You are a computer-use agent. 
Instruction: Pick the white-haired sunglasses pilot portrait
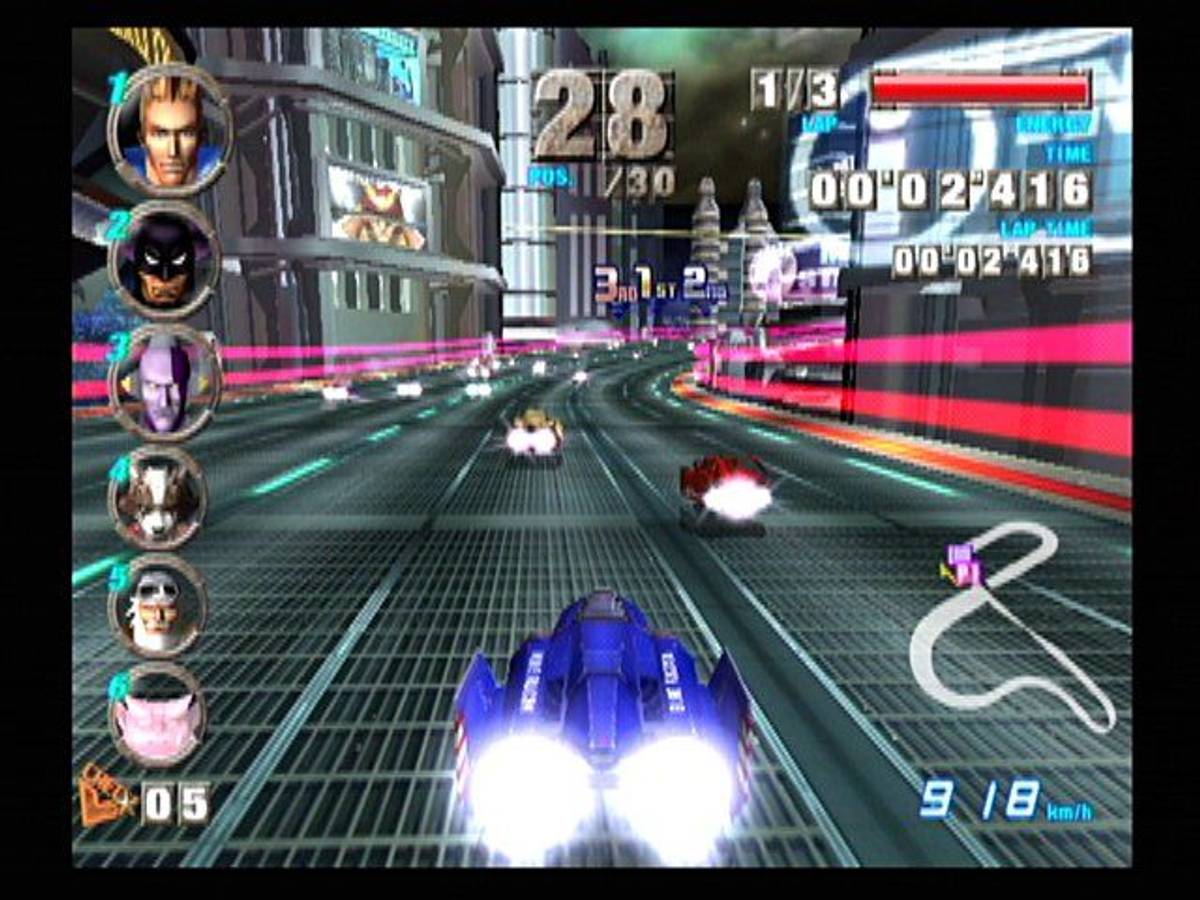(x=158, y=606)
